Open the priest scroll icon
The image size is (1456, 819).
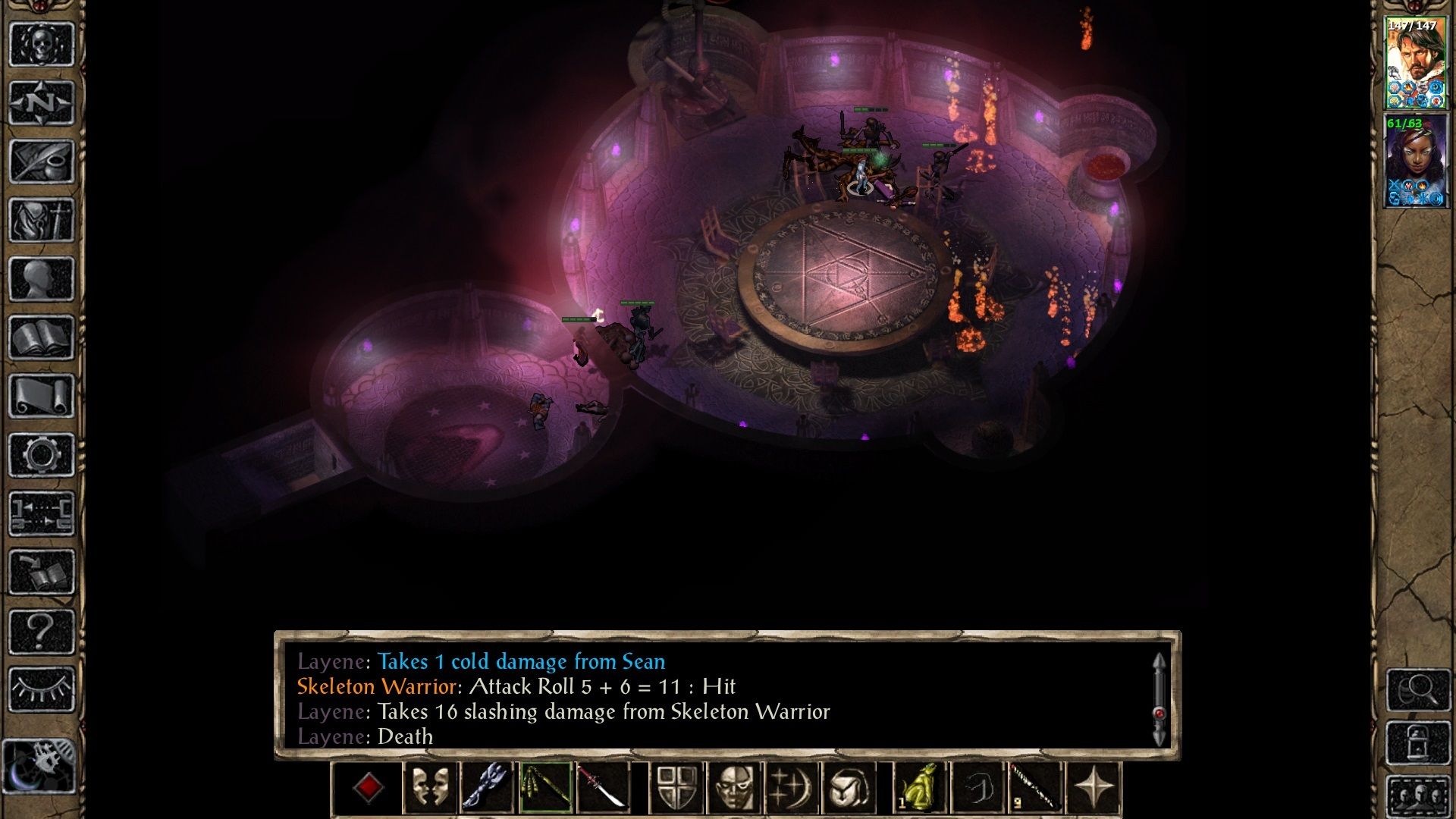click(x=42, y=396)
